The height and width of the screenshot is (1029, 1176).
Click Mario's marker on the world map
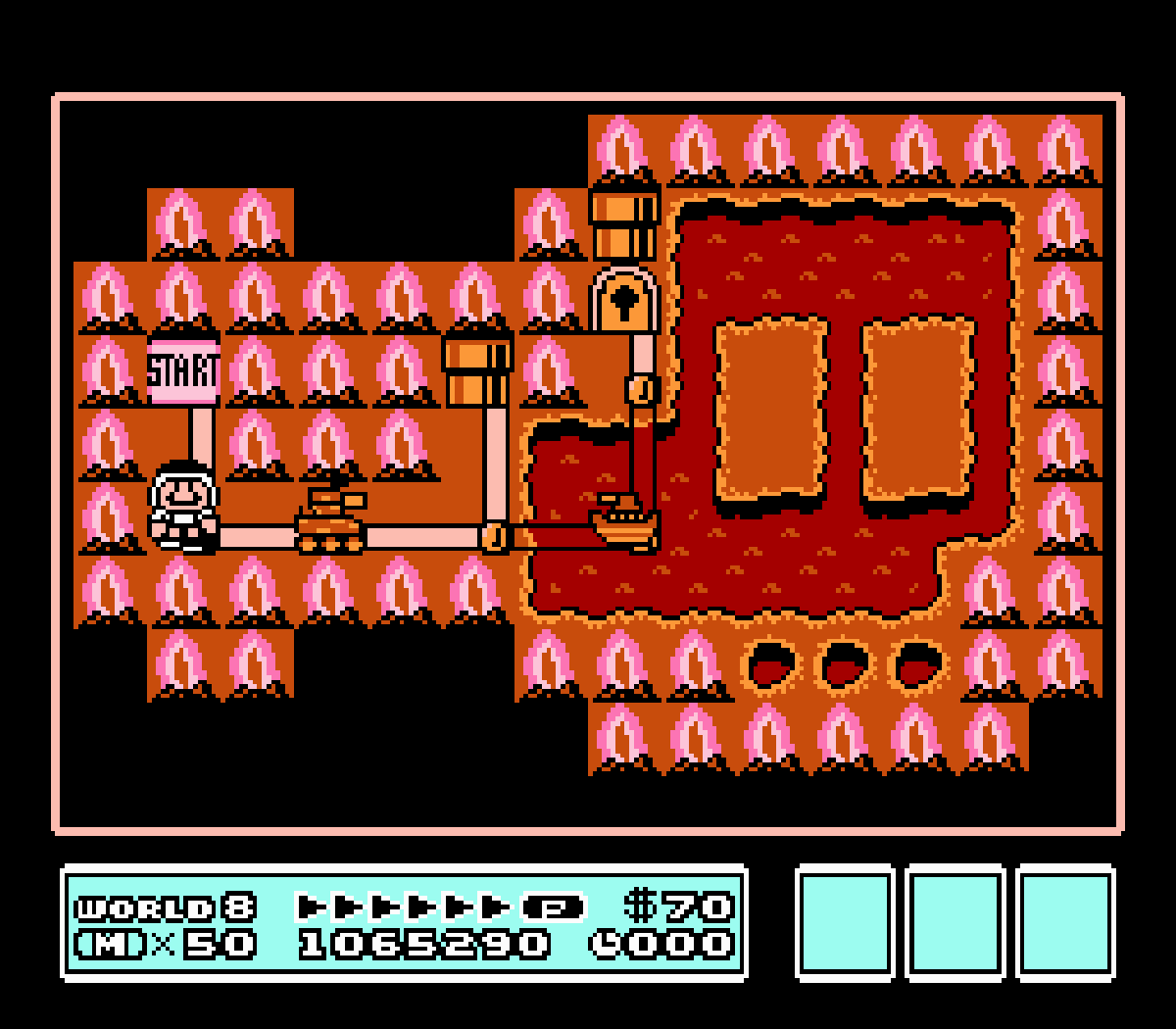pos(182,508)
